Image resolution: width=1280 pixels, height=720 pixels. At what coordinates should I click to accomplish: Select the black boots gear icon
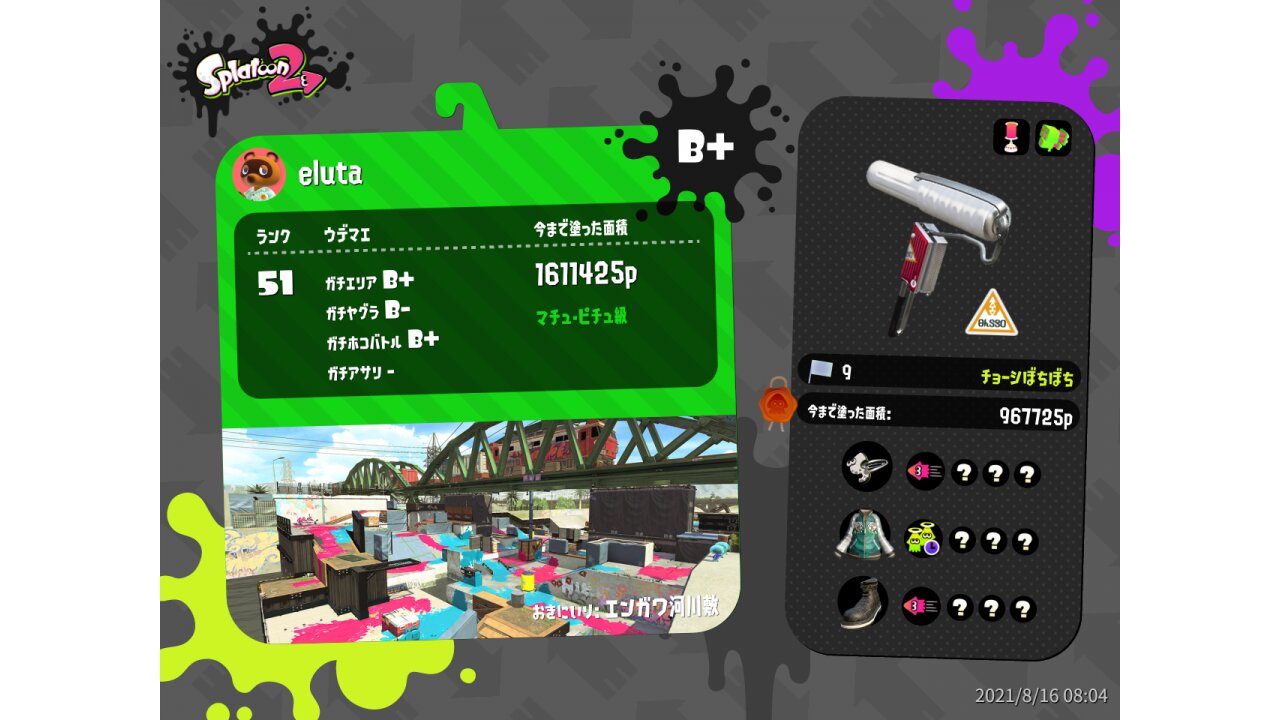tap(862, 602)
